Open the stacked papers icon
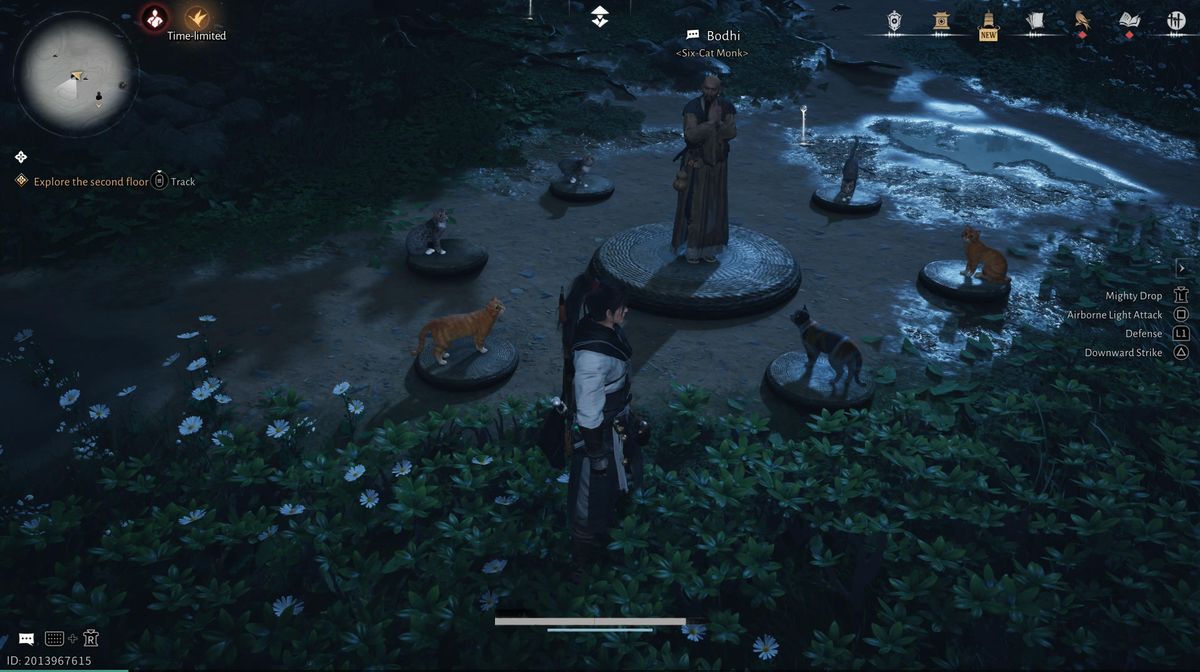The height and width of the screenshot is (672, 1200). point(1035,20)
